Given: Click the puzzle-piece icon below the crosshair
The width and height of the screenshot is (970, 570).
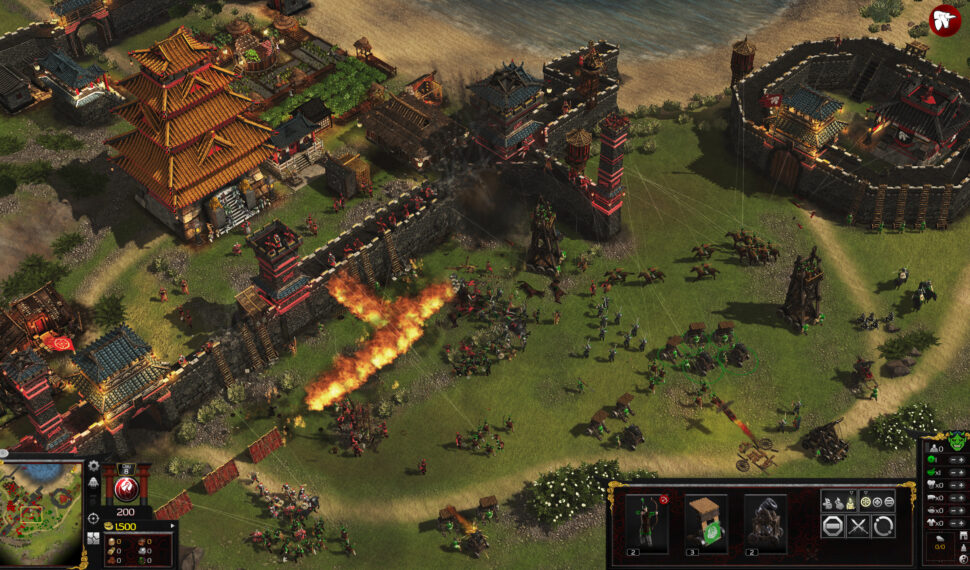Looking at the screenshot, I should click(x=93, y=539).
